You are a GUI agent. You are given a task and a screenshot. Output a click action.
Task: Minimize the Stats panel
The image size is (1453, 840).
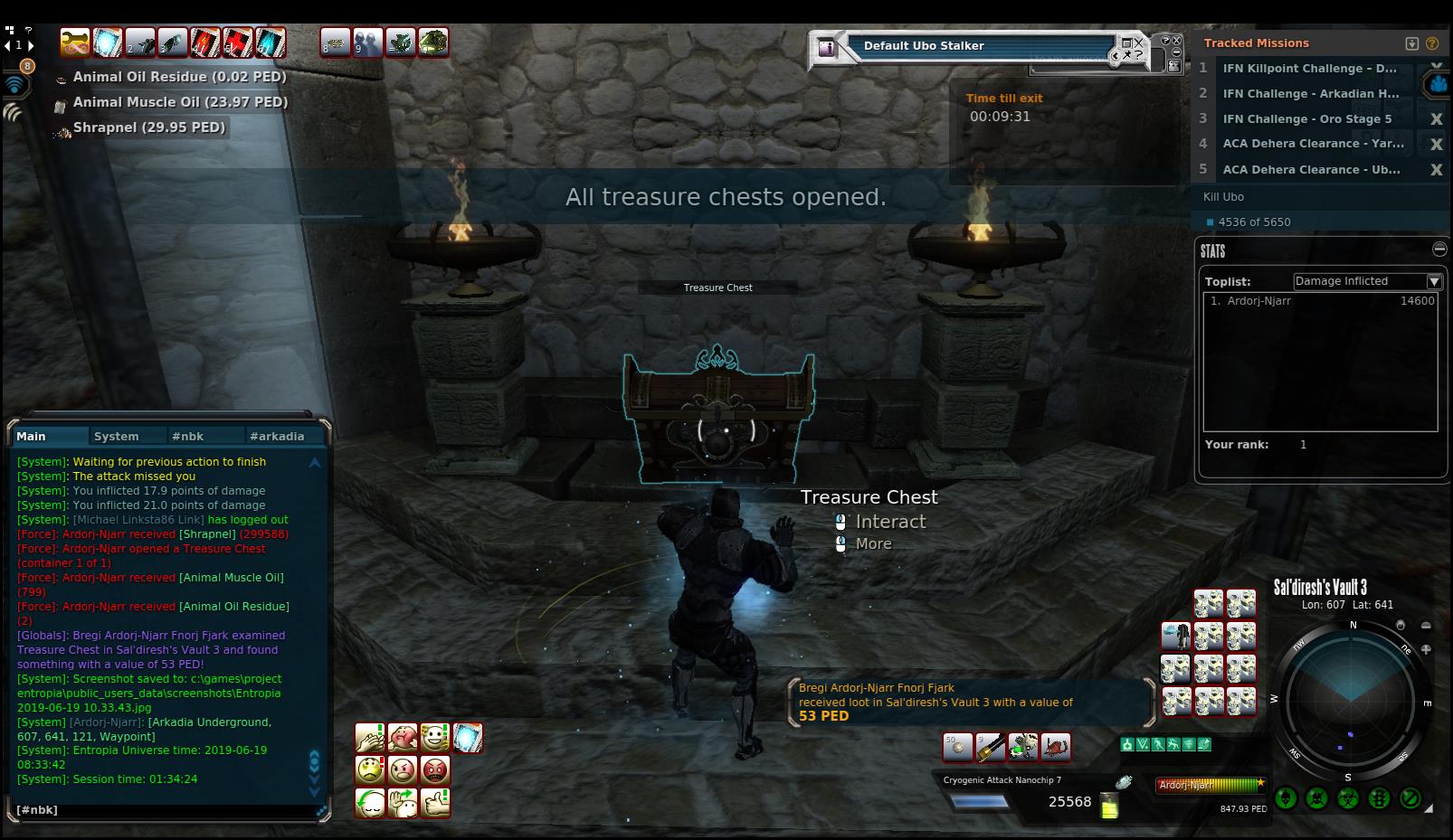click(1439, 249)
